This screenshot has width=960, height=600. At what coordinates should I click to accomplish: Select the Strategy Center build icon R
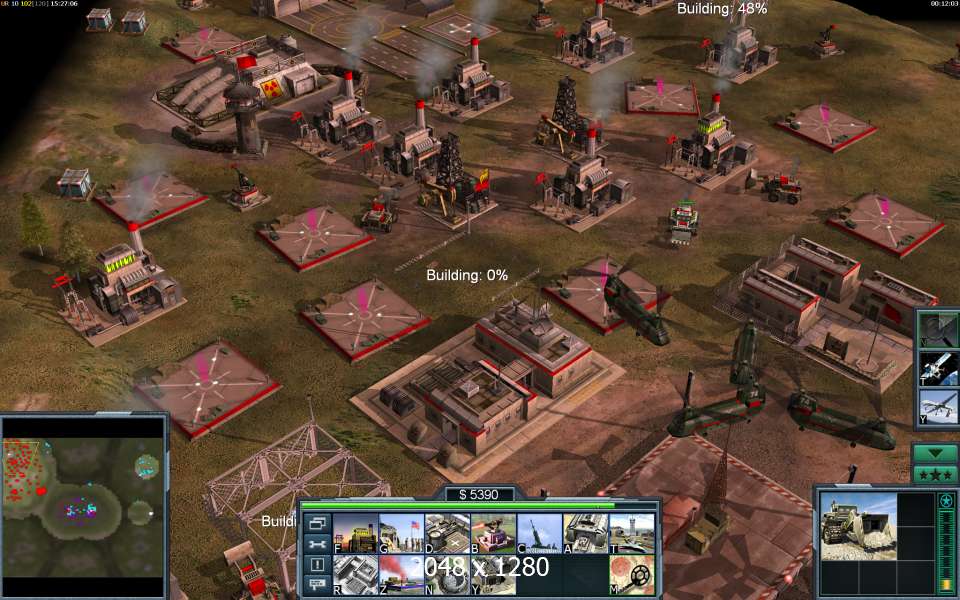pyautogui.click(x=354, y=574)
